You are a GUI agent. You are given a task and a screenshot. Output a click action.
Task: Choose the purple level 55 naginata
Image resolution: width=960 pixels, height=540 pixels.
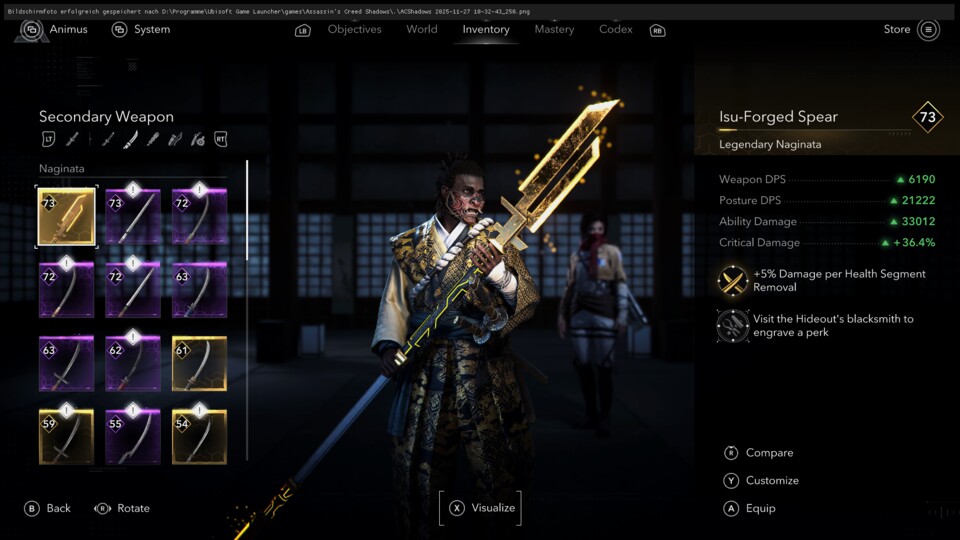tap(133, 437)
